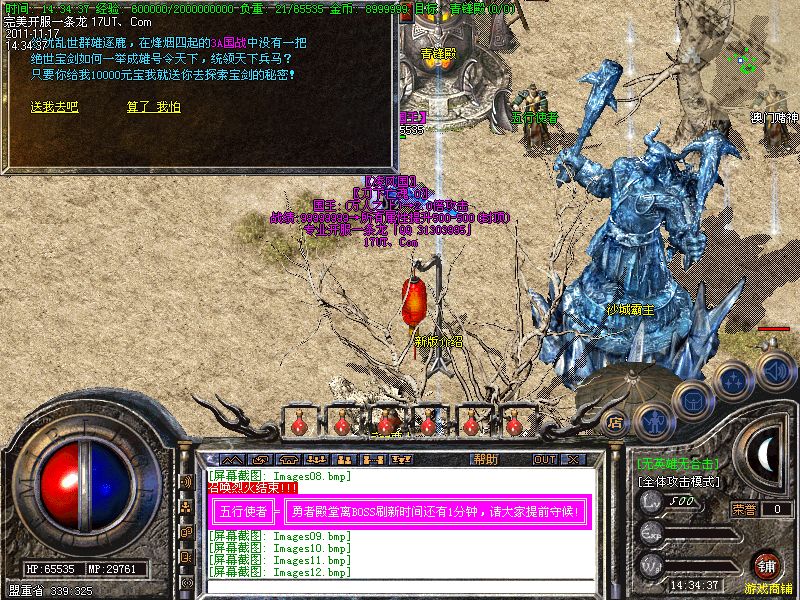Open the red 铺 game store button
The height and width of the screenshot is (600, 800).
tap(767, 565)
